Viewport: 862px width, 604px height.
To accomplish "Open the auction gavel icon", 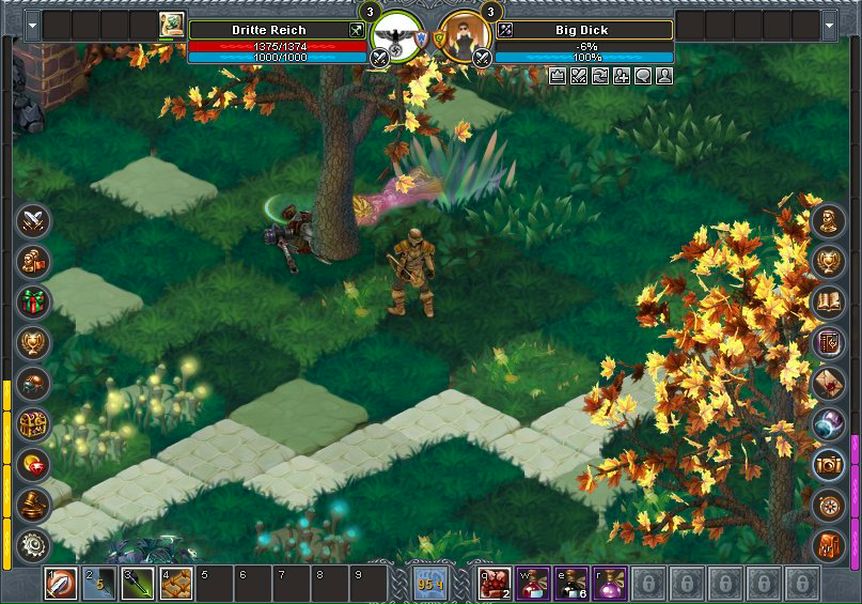I will point(34,505).
